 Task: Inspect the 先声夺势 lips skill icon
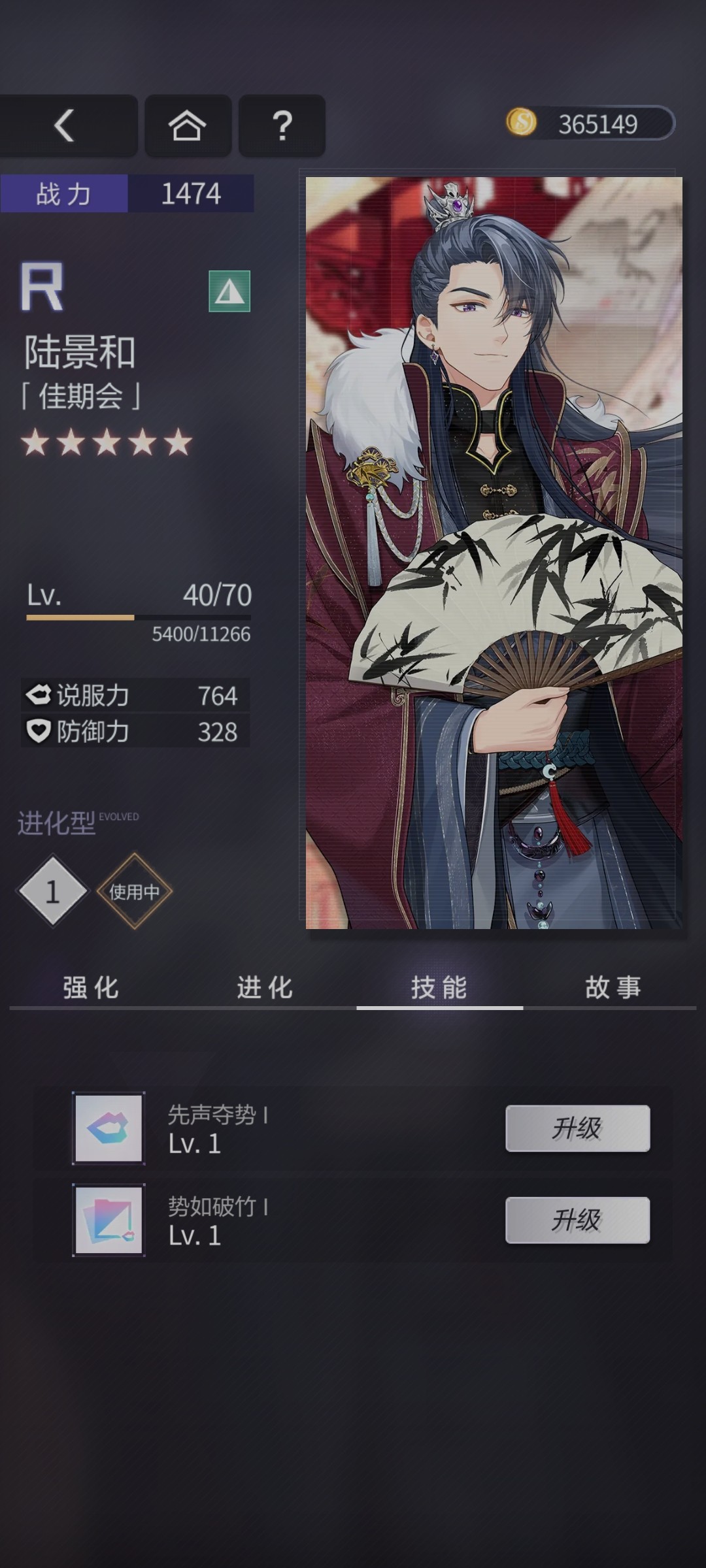[109, 1128]
